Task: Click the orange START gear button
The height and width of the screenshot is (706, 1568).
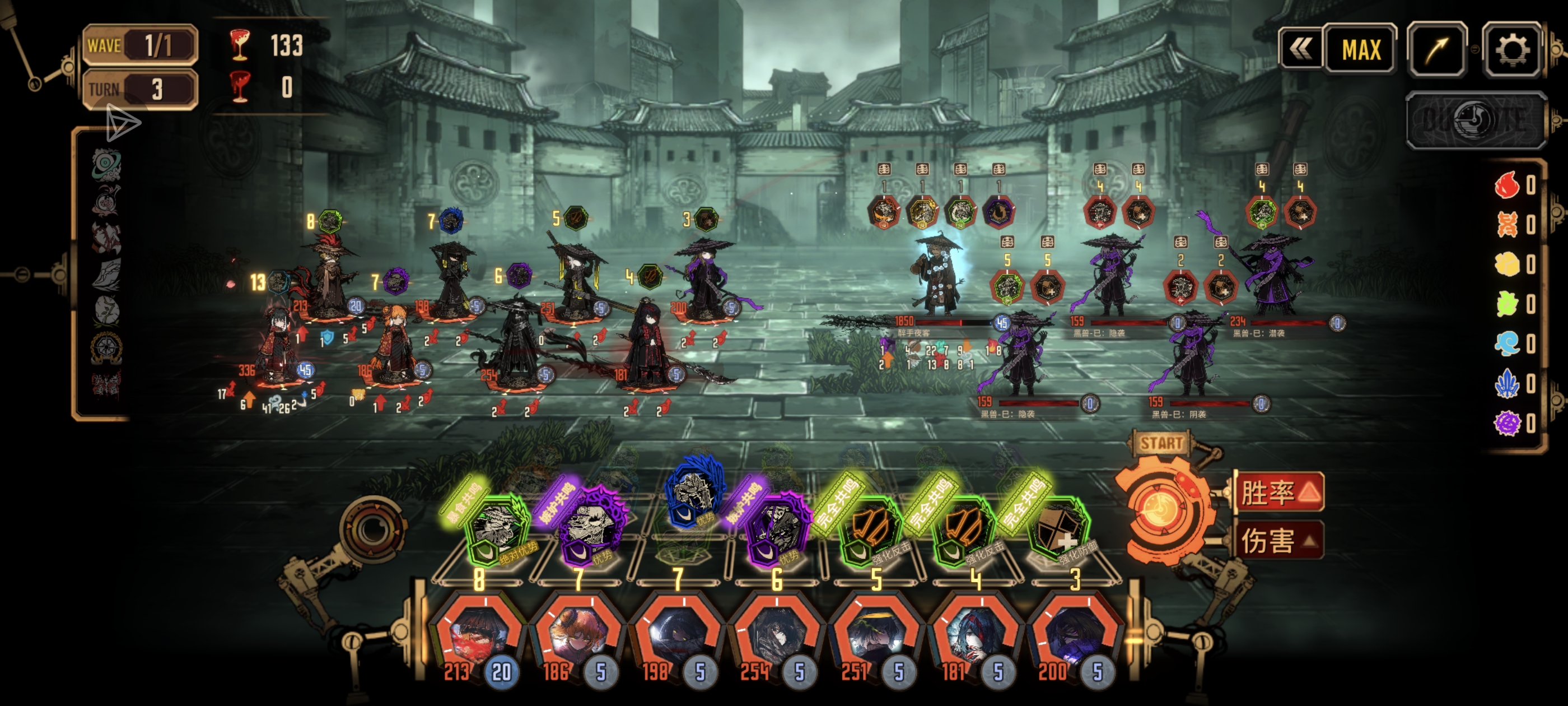Action: 1161,509
